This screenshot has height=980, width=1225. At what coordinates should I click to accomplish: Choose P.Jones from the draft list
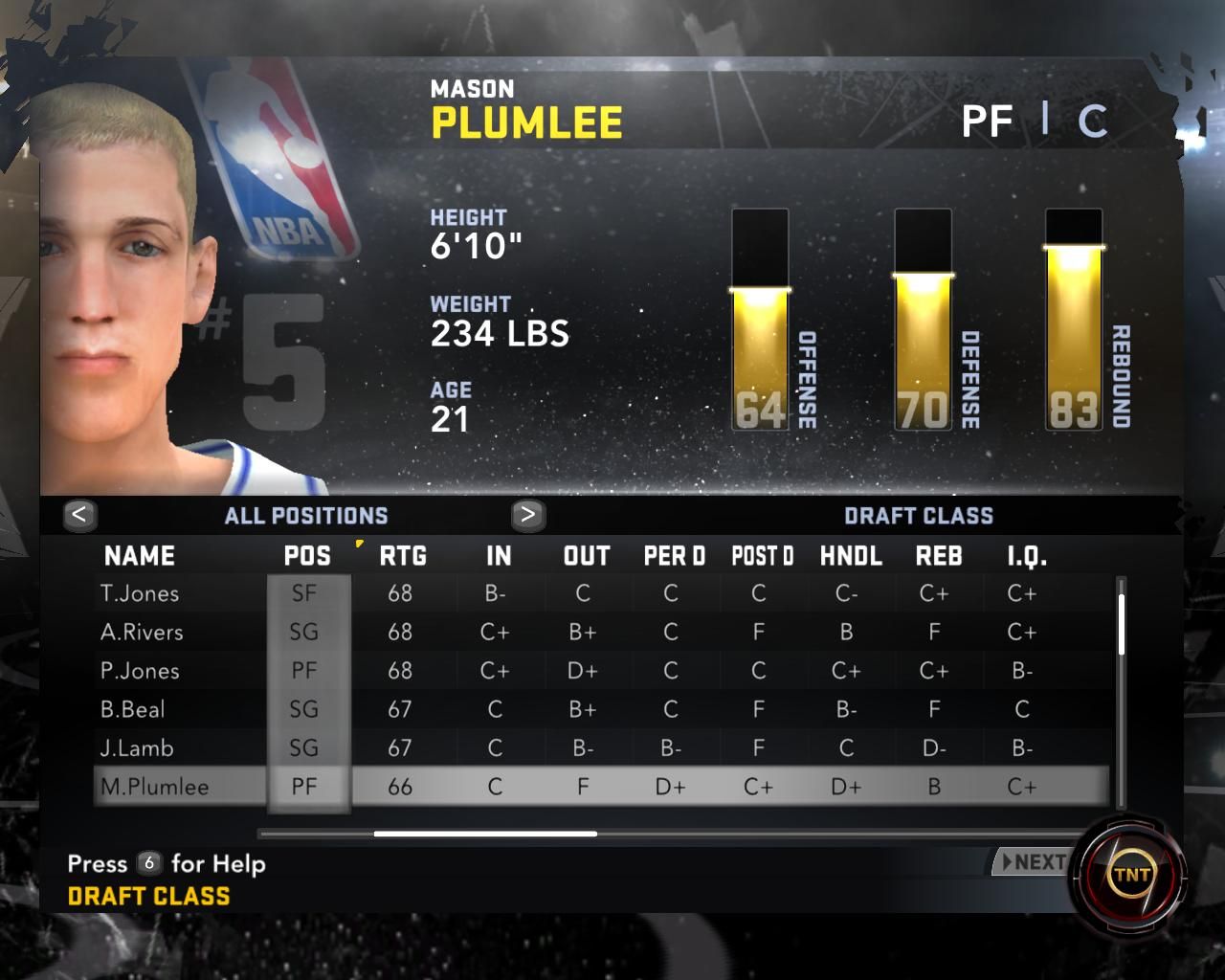(140, 671)
